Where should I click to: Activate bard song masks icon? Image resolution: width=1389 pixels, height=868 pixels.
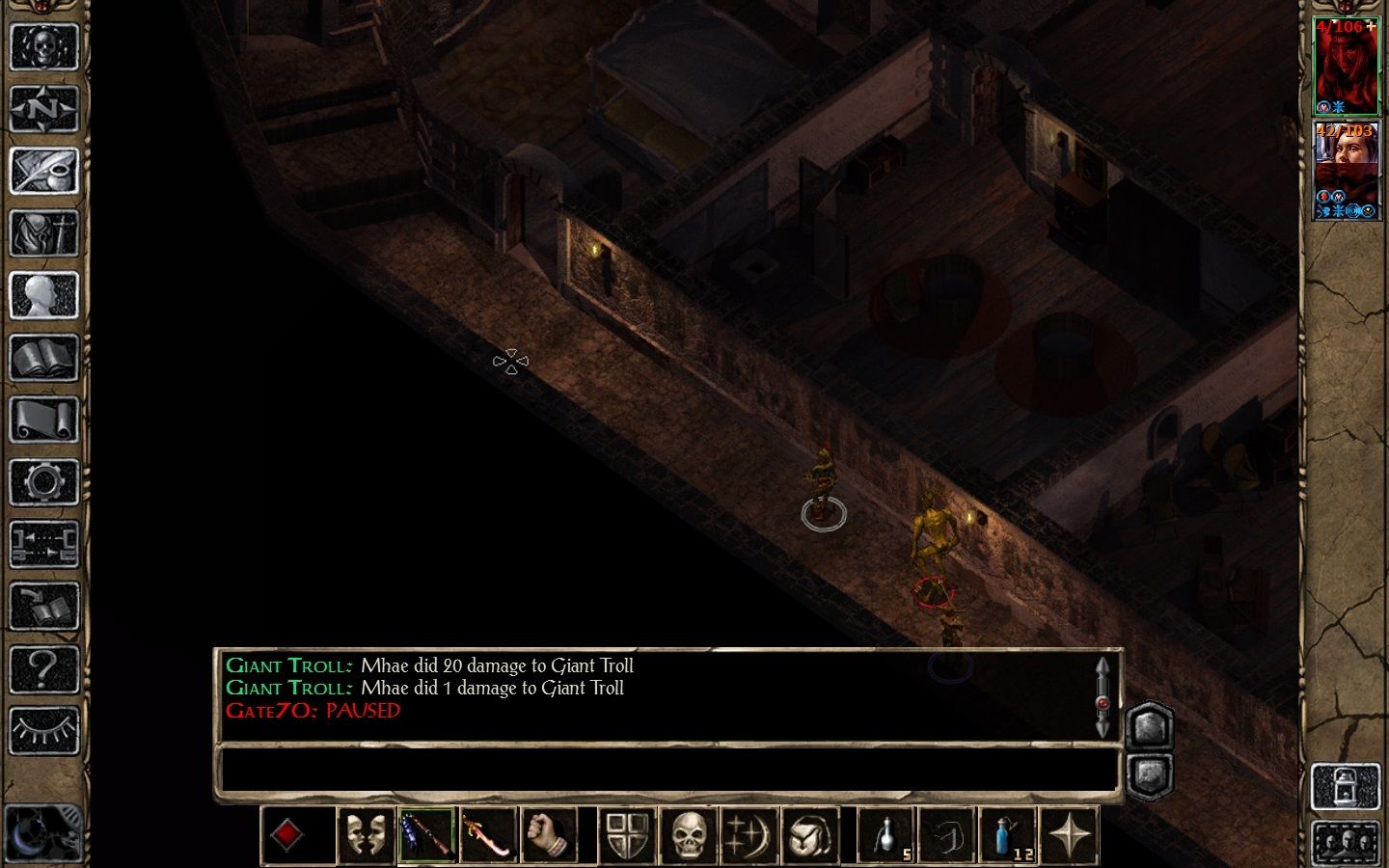(367, 833)
